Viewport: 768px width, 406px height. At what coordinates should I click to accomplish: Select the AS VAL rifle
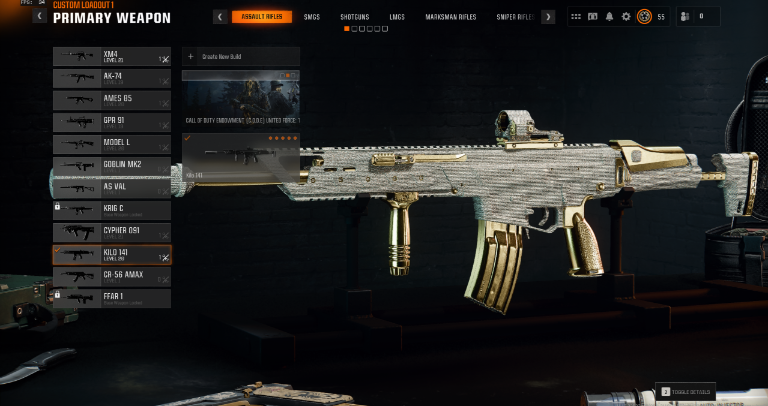coord(111,188)
